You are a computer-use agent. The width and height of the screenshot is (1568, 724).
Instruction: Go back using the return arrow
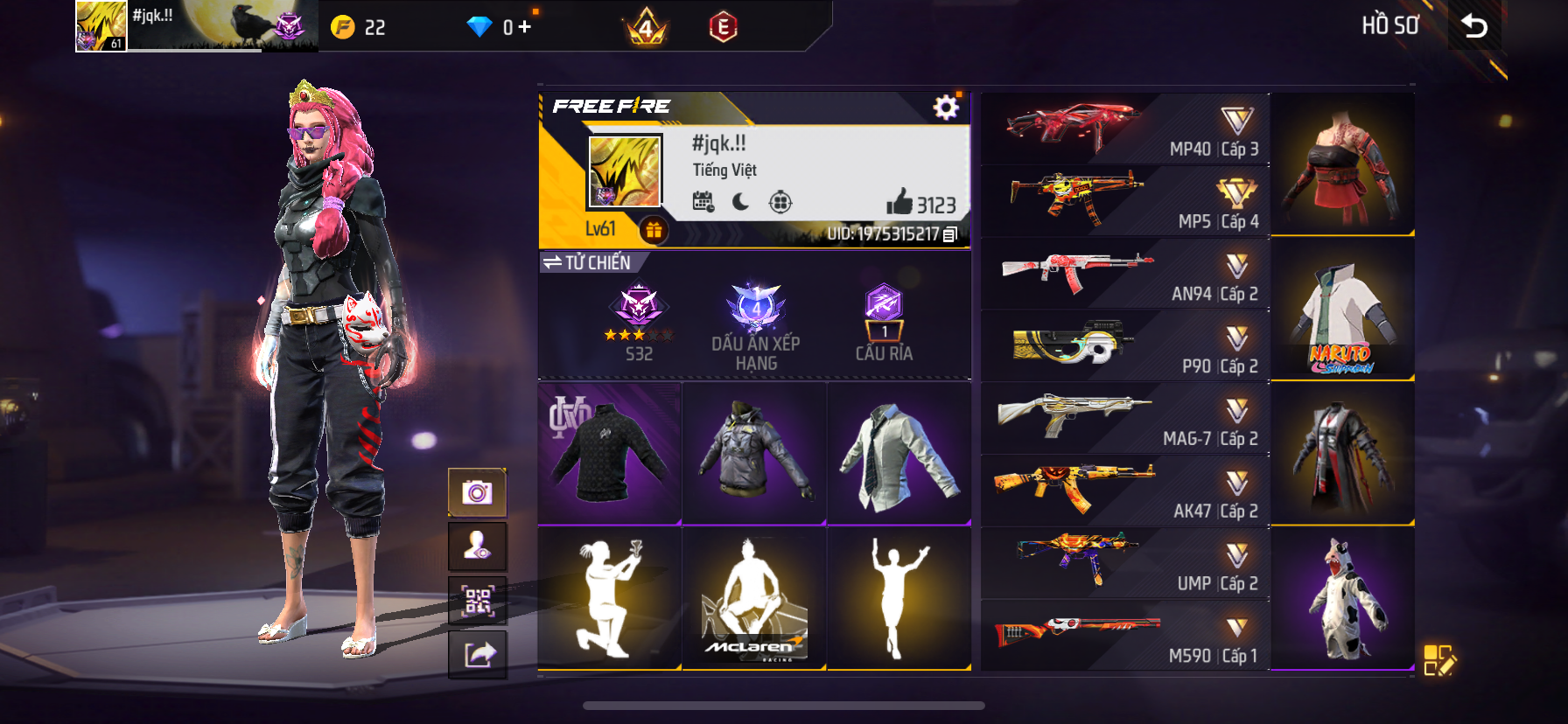coord(1474,26)
